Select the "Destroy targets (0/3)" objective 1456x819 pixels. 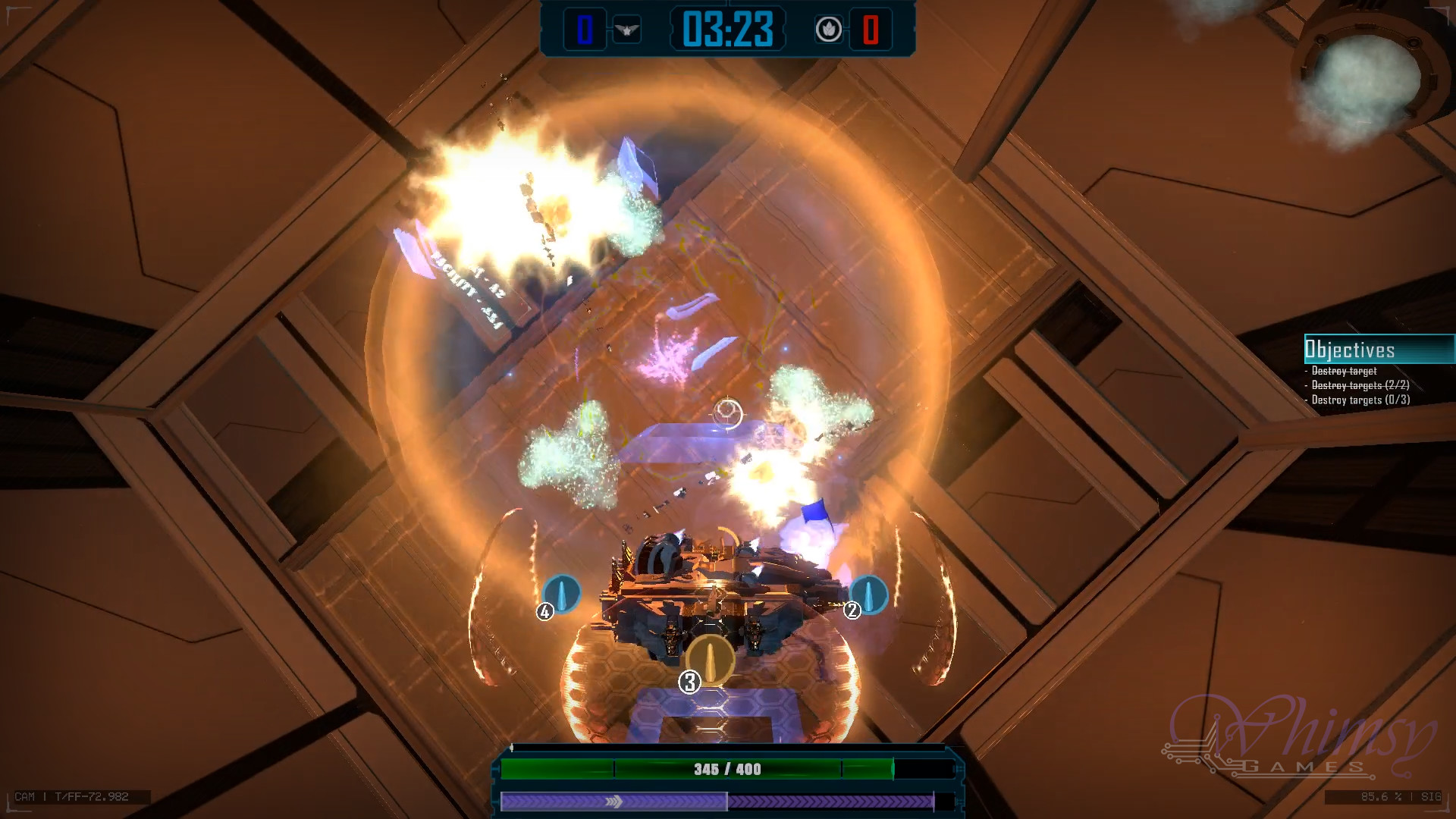pyautogui.click(x=1360, y=400)
